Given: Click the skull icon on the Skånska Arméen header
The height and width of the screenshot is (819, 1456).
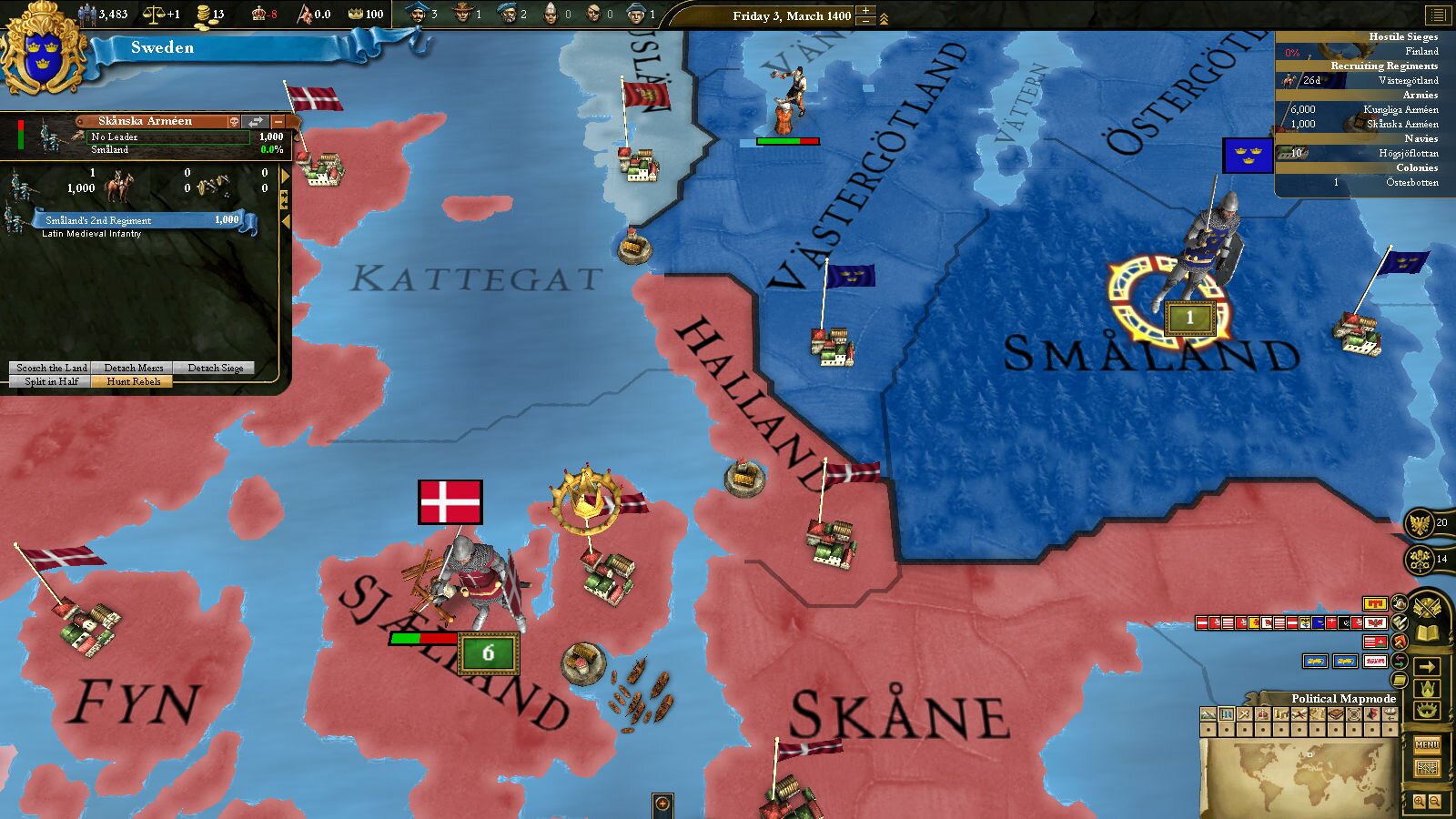Looking at the screenshot, I should pos(235,121).
